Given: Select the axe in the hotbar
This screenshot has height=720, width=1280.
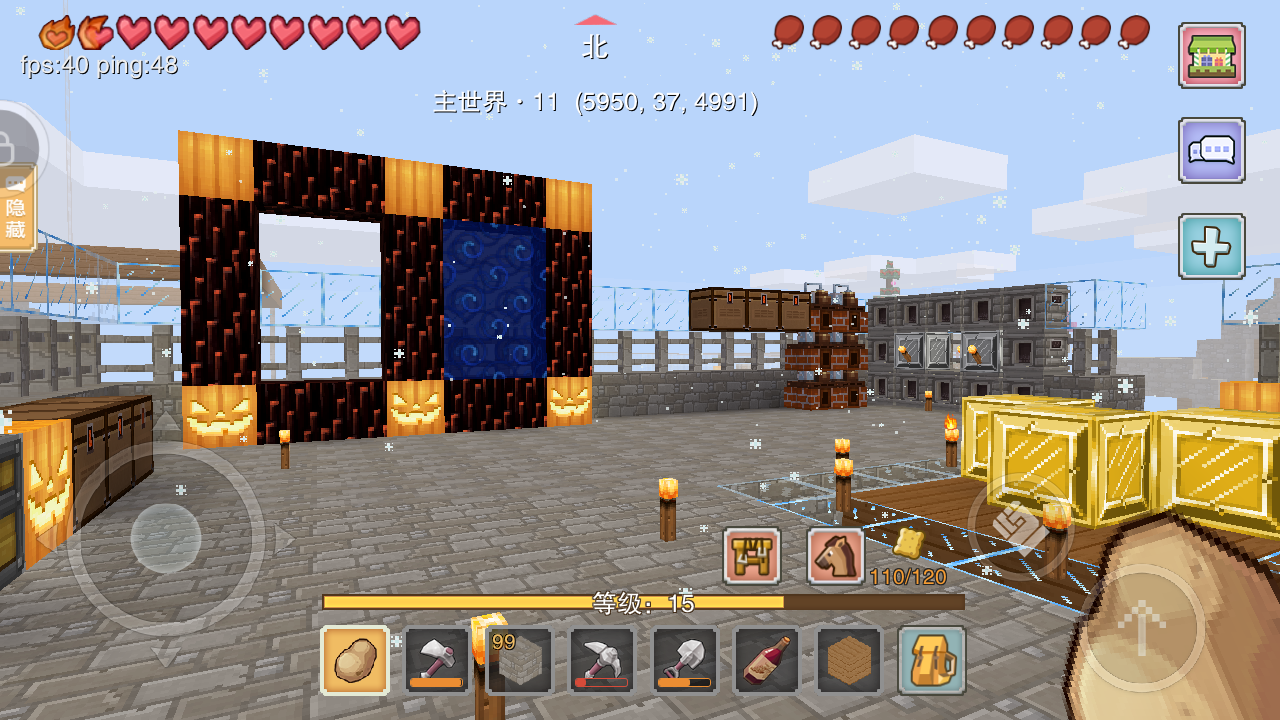Looking at the screenshot, I should (437, 660).
